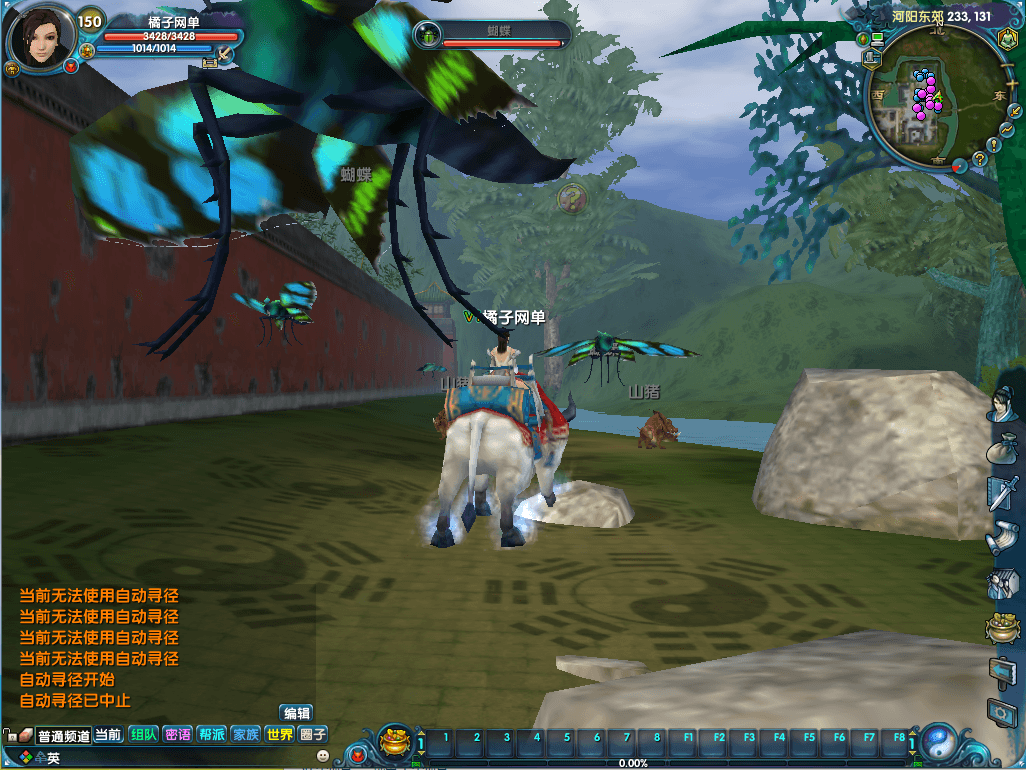This screenshot has height=770, width=1026.
Task: Click the gold treasure pot beside hotbar
Action: pos(396,742)
